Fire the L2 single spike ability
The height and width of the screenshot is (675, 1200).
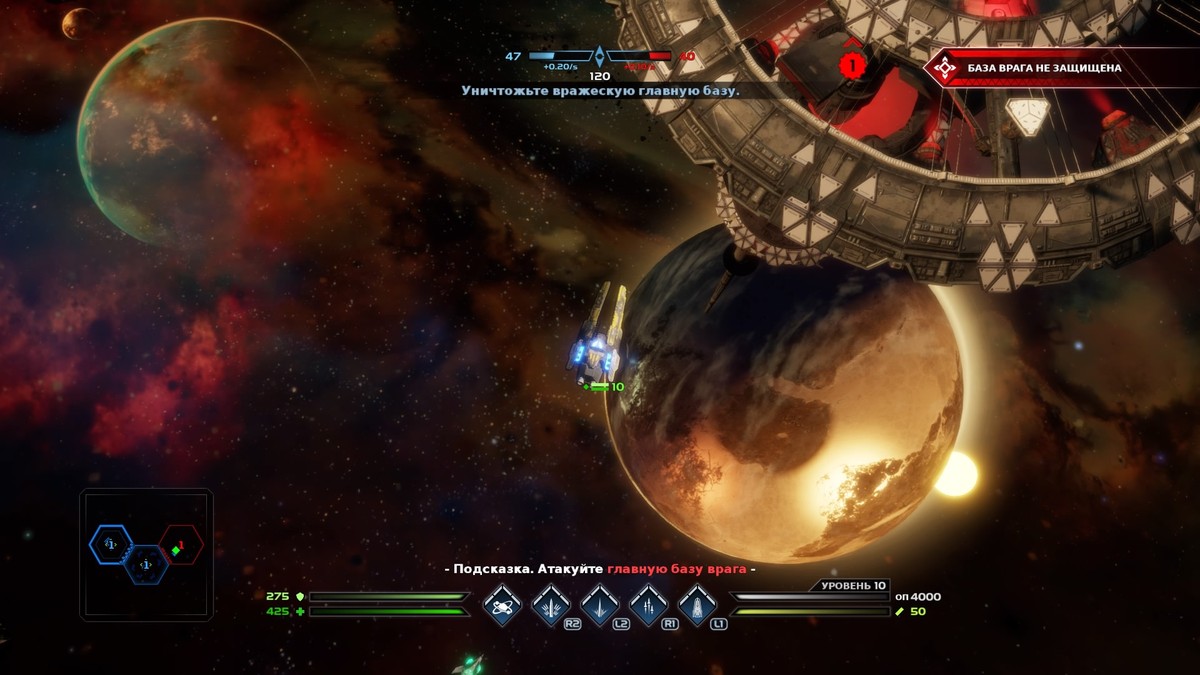[x=600, y=605]
